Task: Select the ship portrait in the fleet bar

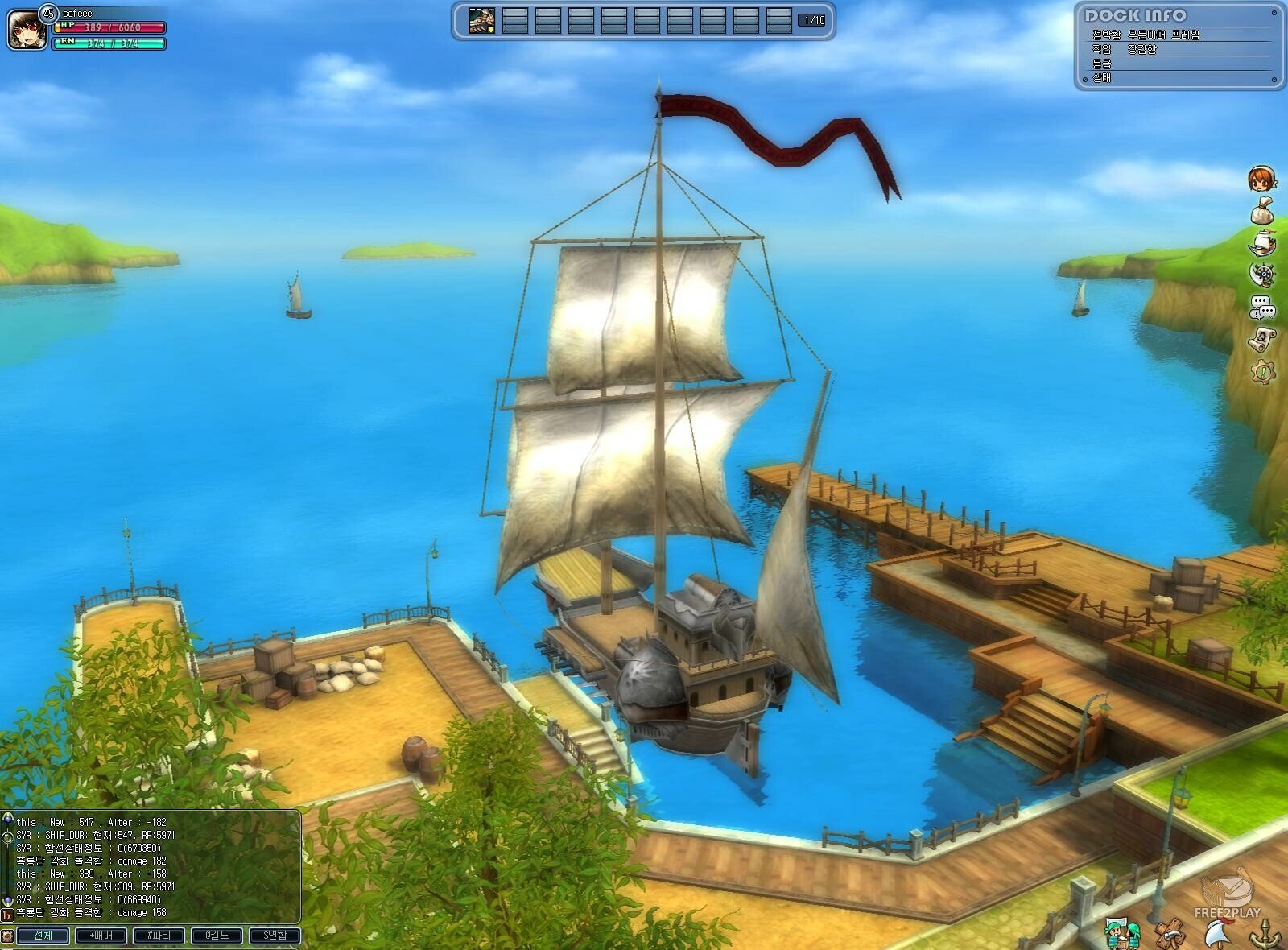Action: [x=482, y=20]
